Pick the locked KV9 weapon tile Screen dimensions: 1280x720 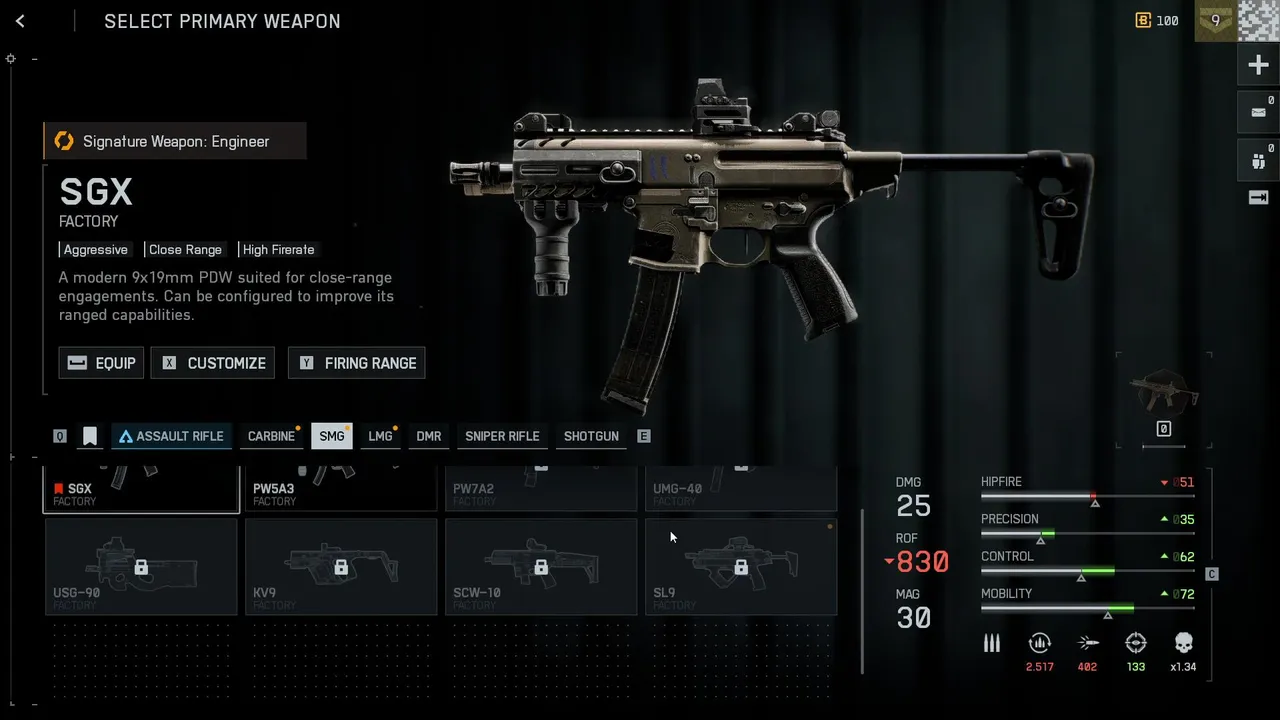click(x=341, y=566)
